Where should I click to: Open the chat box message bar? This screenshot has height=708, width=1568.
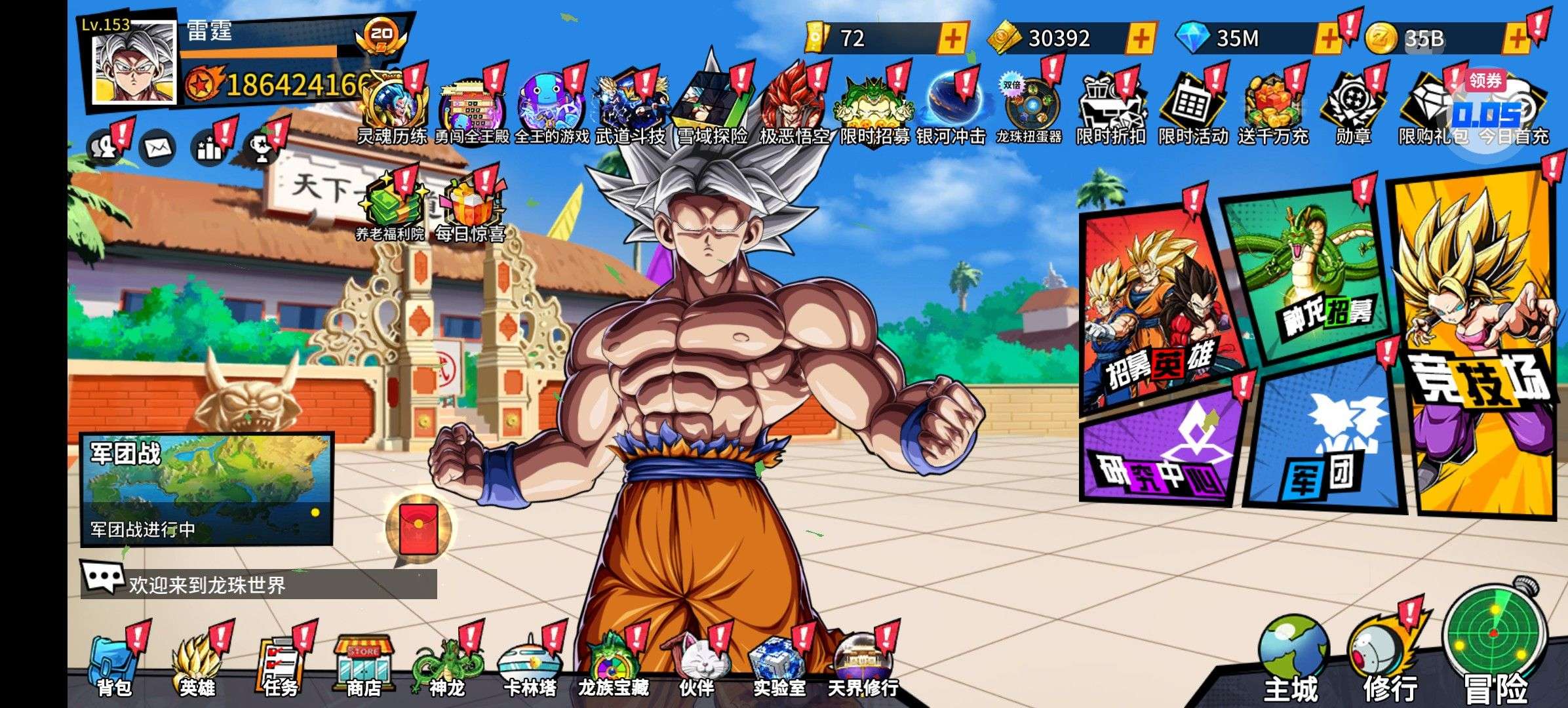259,583
